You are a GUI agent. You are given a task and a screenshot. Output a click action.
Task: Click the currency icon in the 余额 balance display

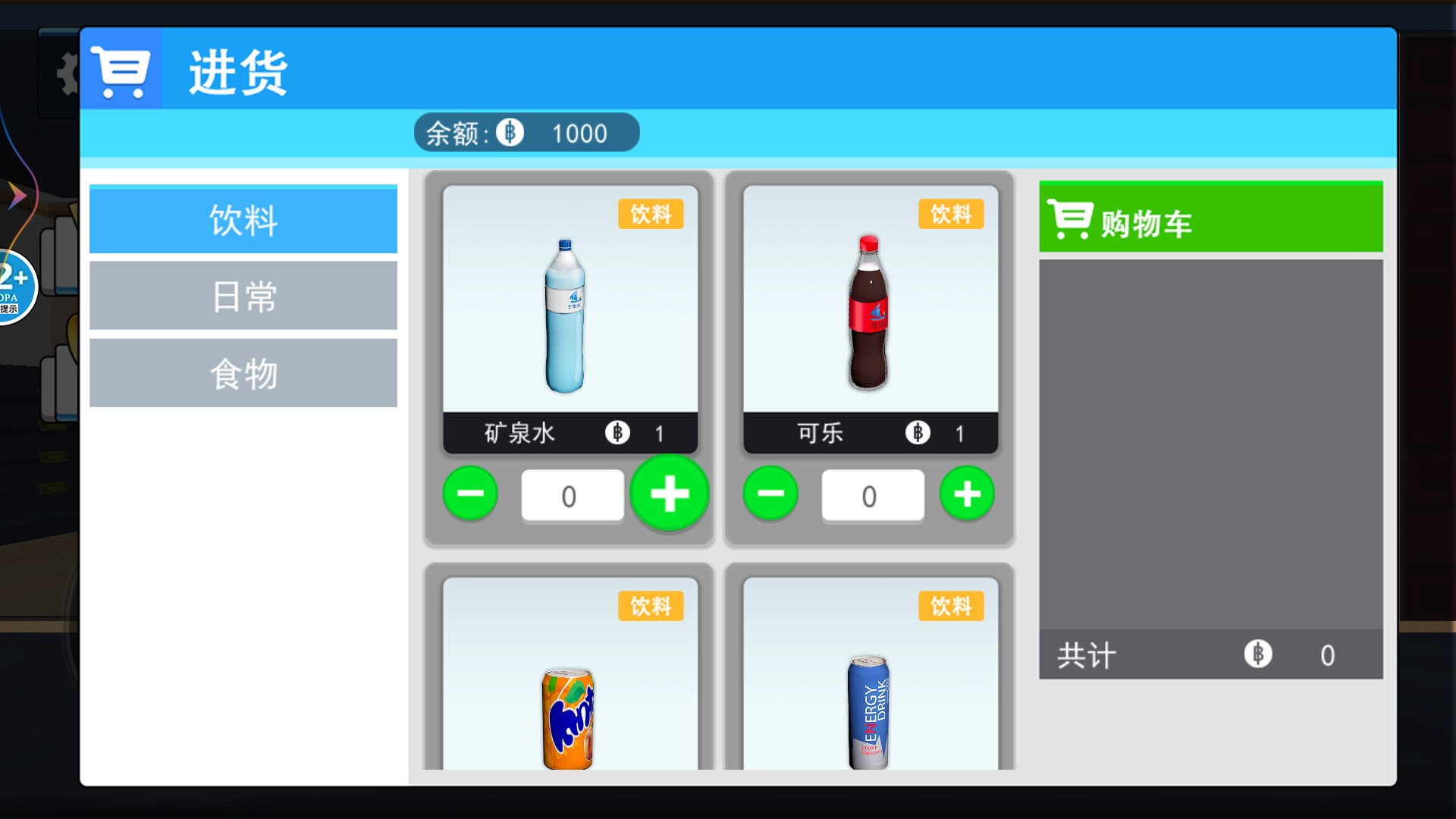510,132
